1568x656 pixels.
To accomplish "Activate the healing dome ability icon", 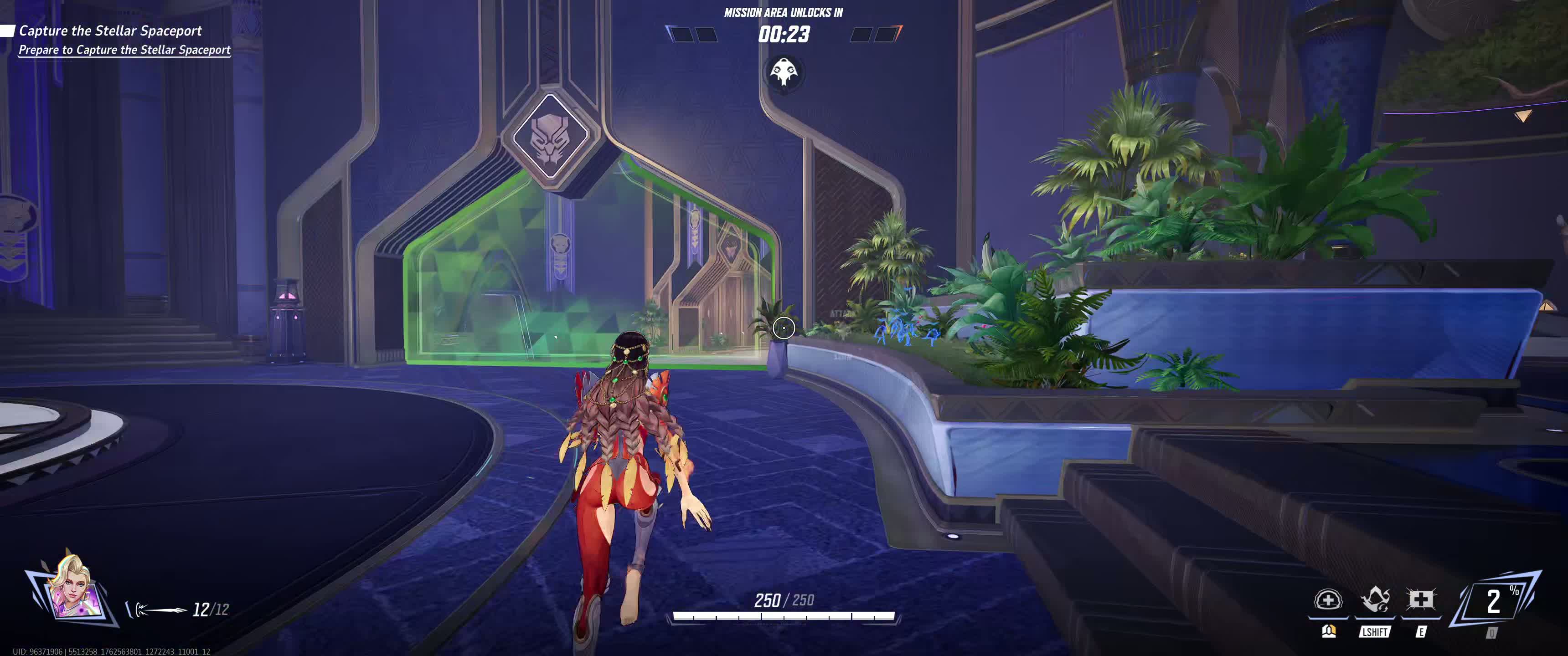I will pyautogui.click(x=1328, y=600).
